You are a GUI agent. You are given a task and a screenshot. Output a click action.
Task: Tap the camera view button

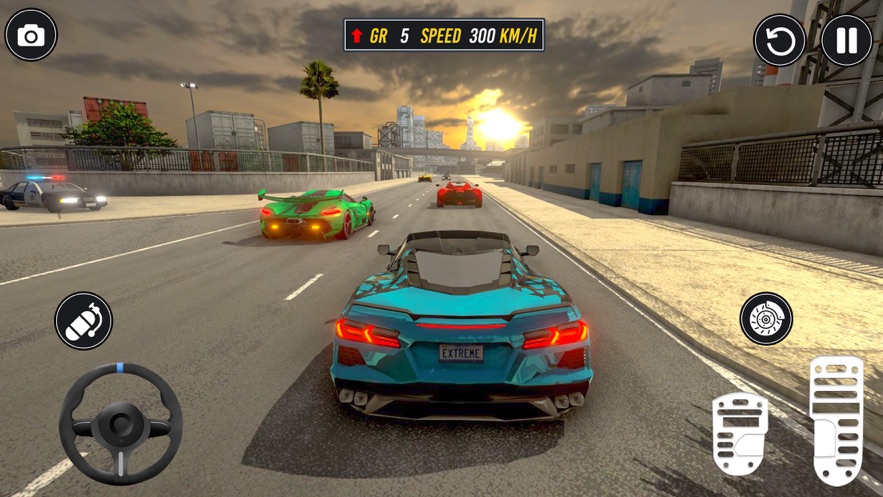click(x=31, y=36)
